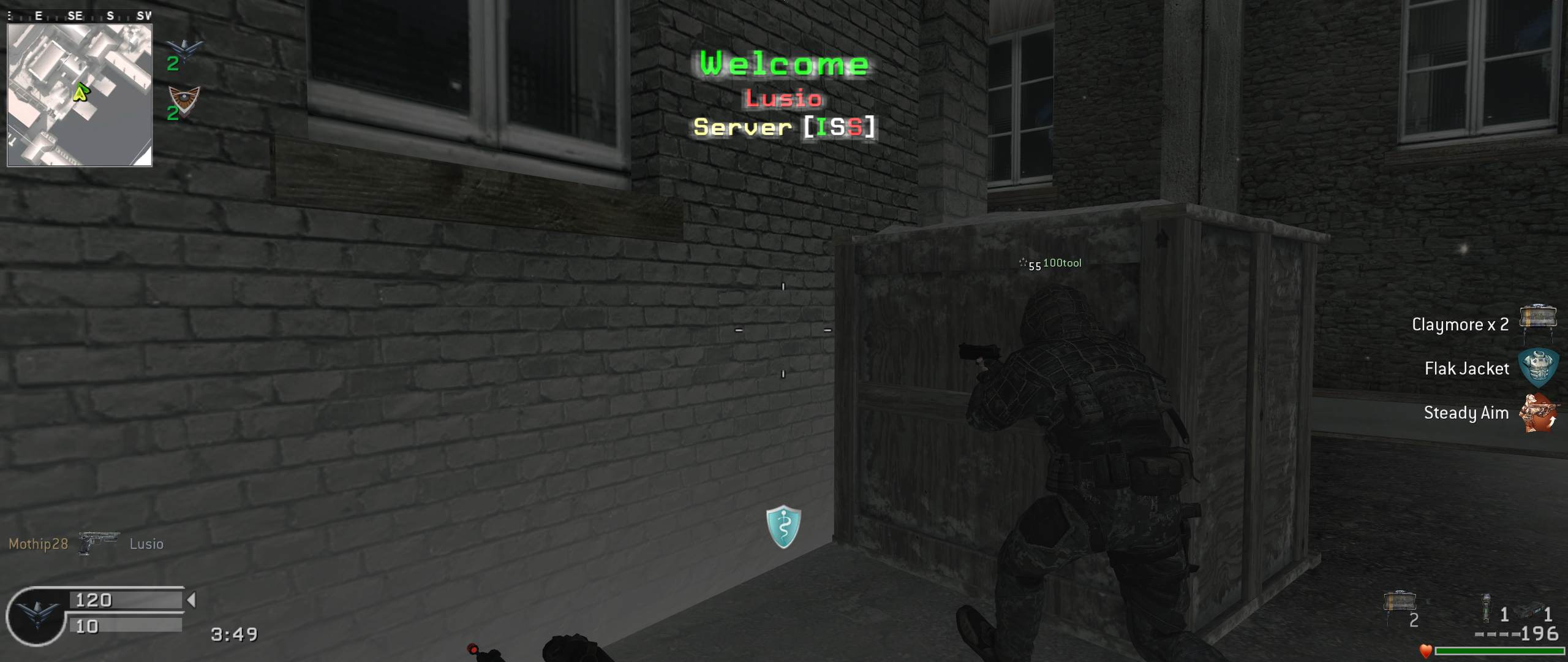Click the minimap in the corner
This screenshot has width=1568, height=662.
(80, 95)
